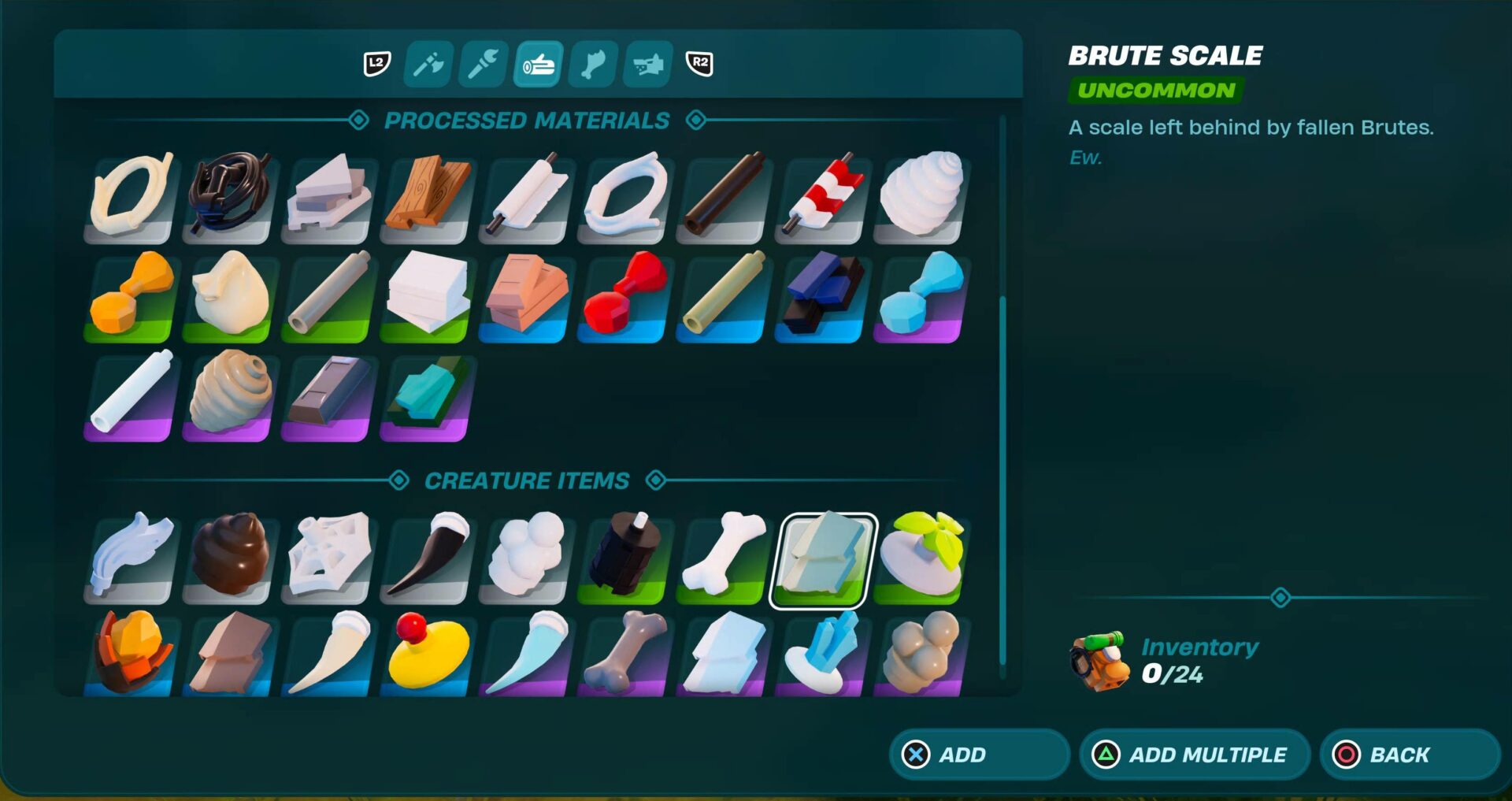1512x801 pixels.
Task: Open the crossbow weapons category icon
Action: (647, 65)
